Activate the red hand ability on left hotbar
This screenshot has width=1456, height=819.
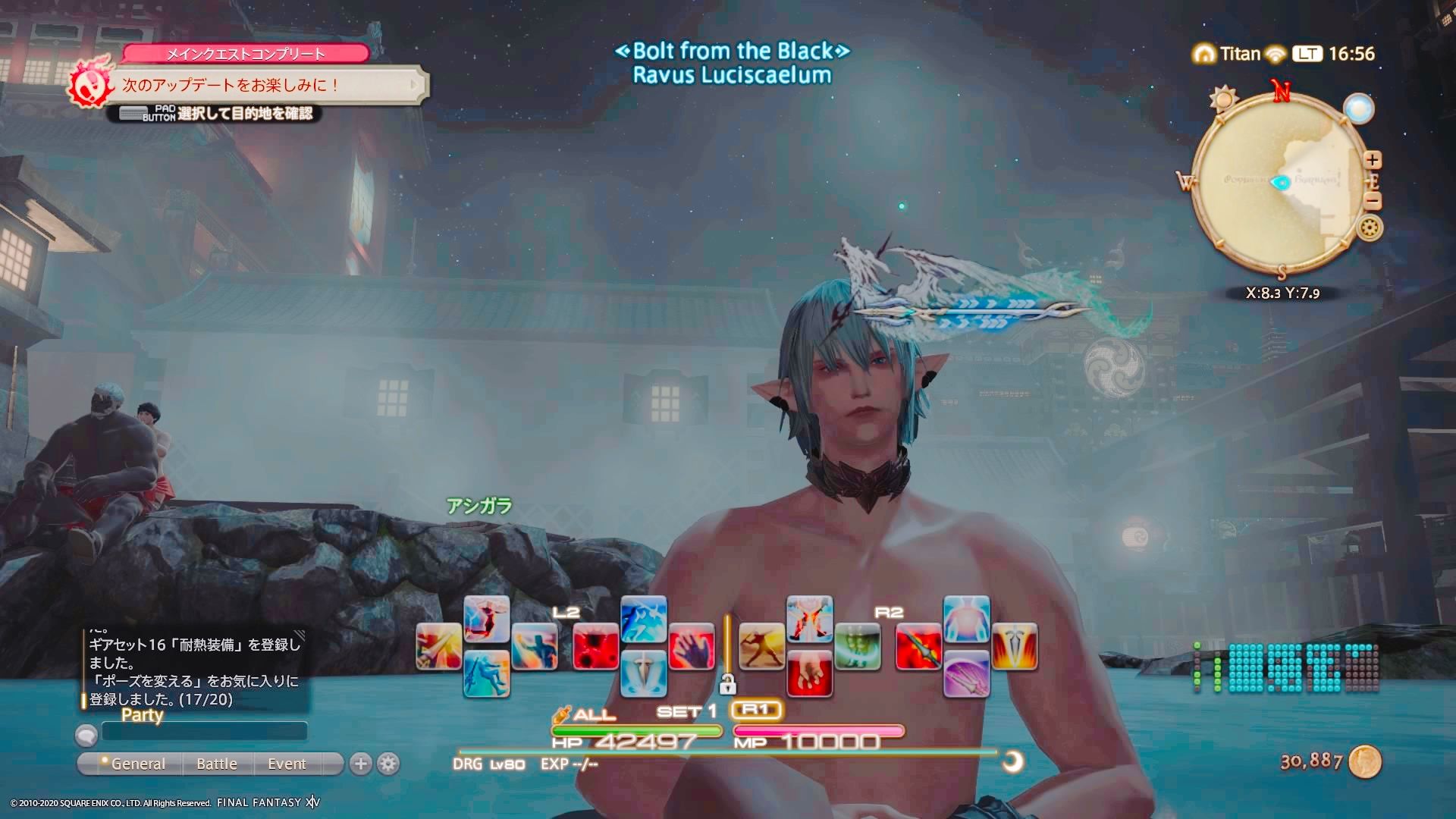(692, 646)
